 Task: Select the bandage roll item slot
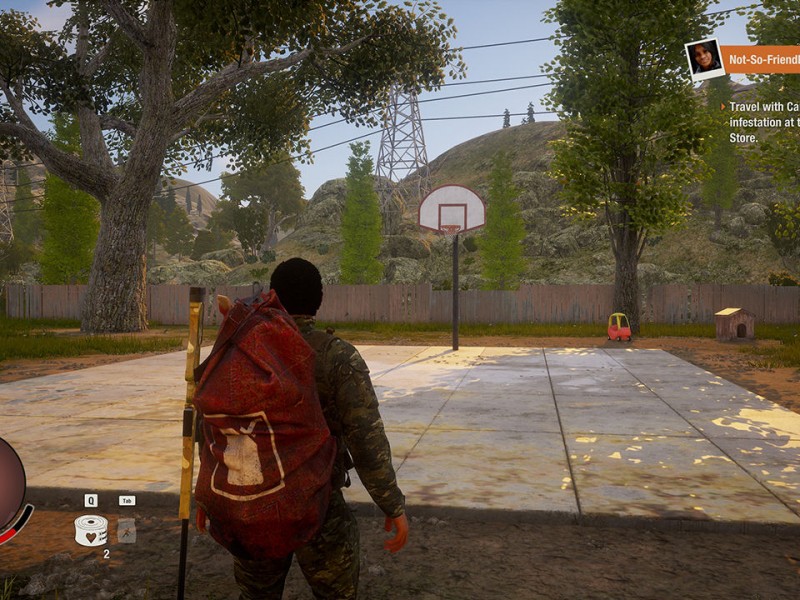(x=90, y=529)
